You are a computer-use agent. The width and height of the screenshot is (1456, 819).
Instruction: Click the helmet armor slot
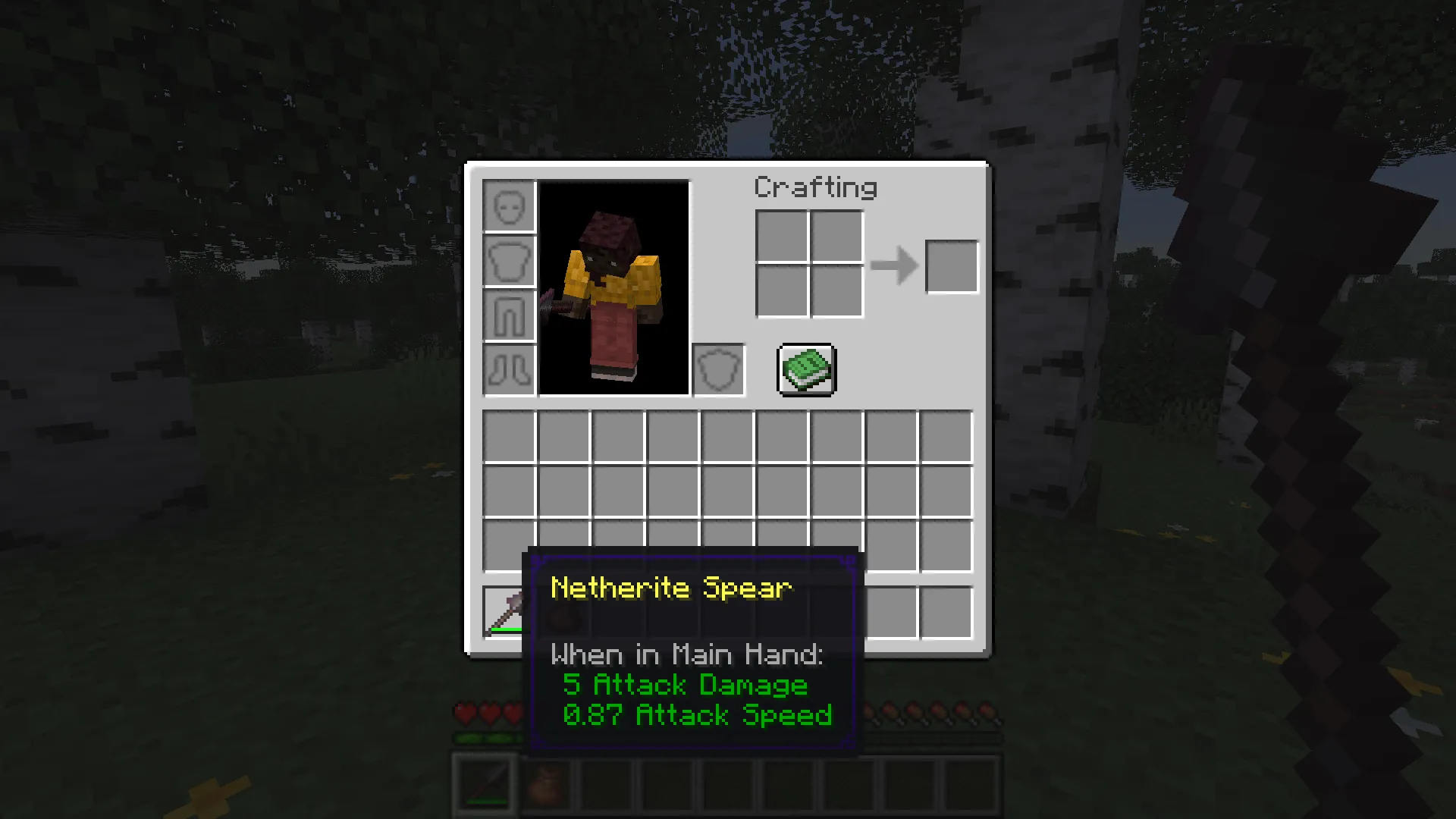coord(510,205)
